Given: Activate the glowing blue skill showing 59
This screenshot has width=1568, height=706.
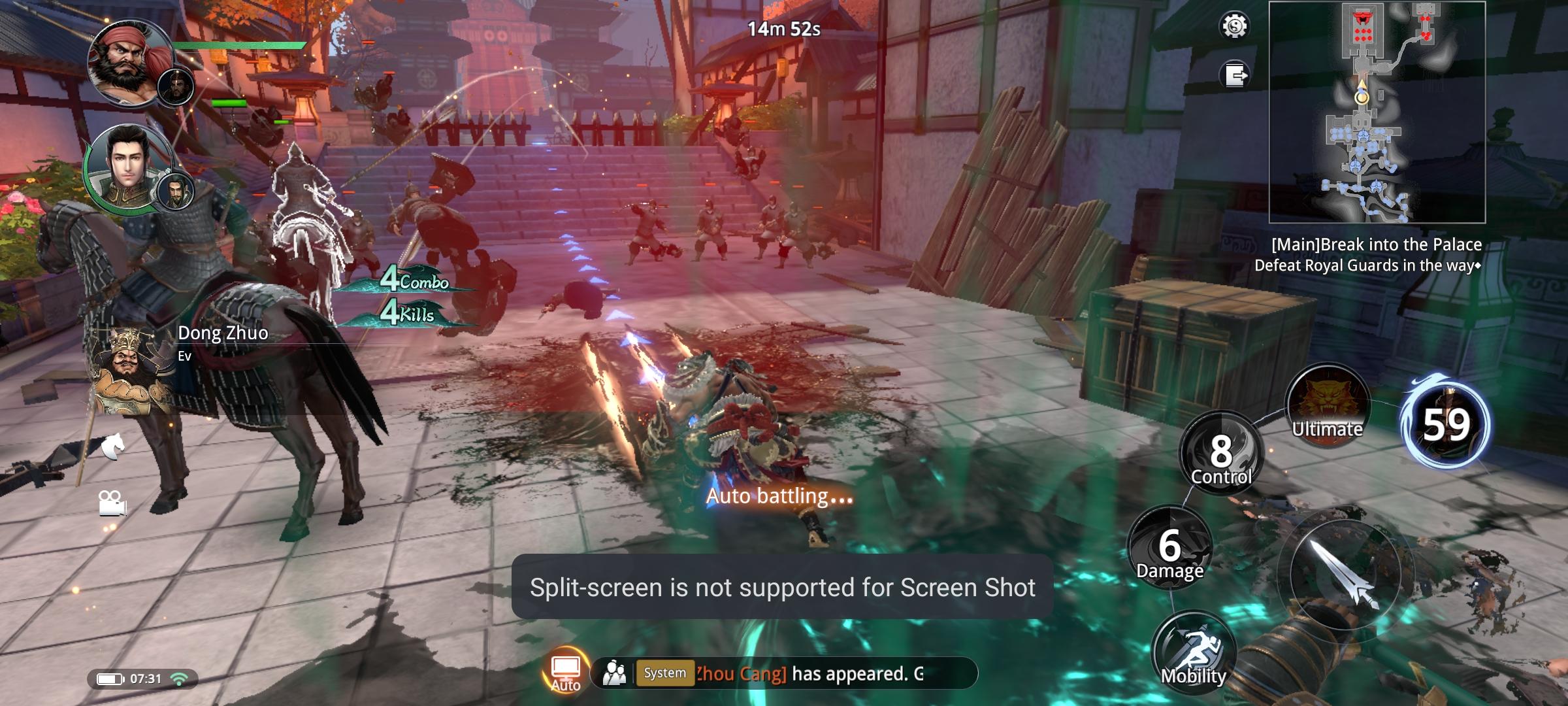Looking at the screenshot, I should (x=1446, y=425).
